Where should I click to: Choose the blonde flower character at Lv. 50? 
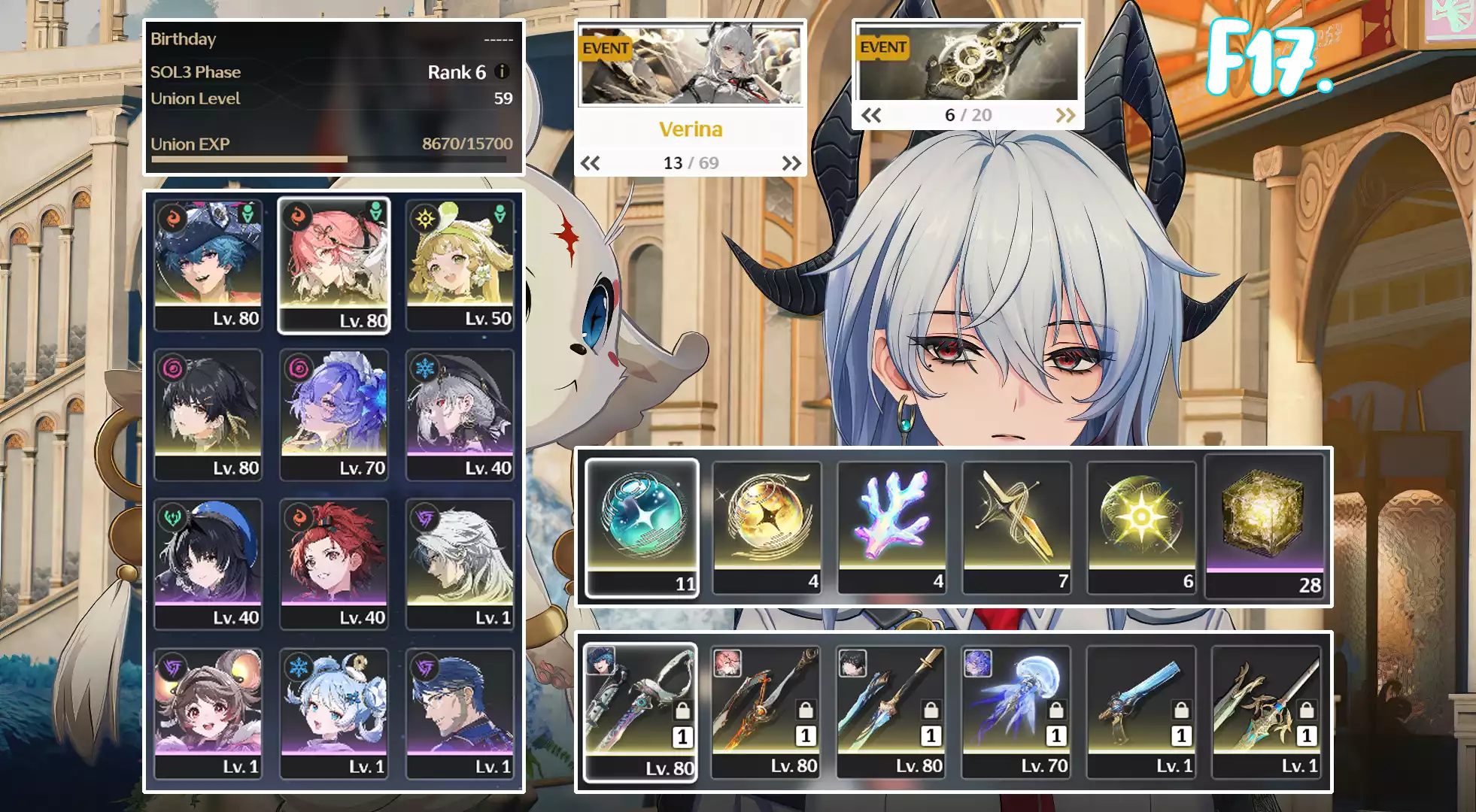(x=460, y=264)
